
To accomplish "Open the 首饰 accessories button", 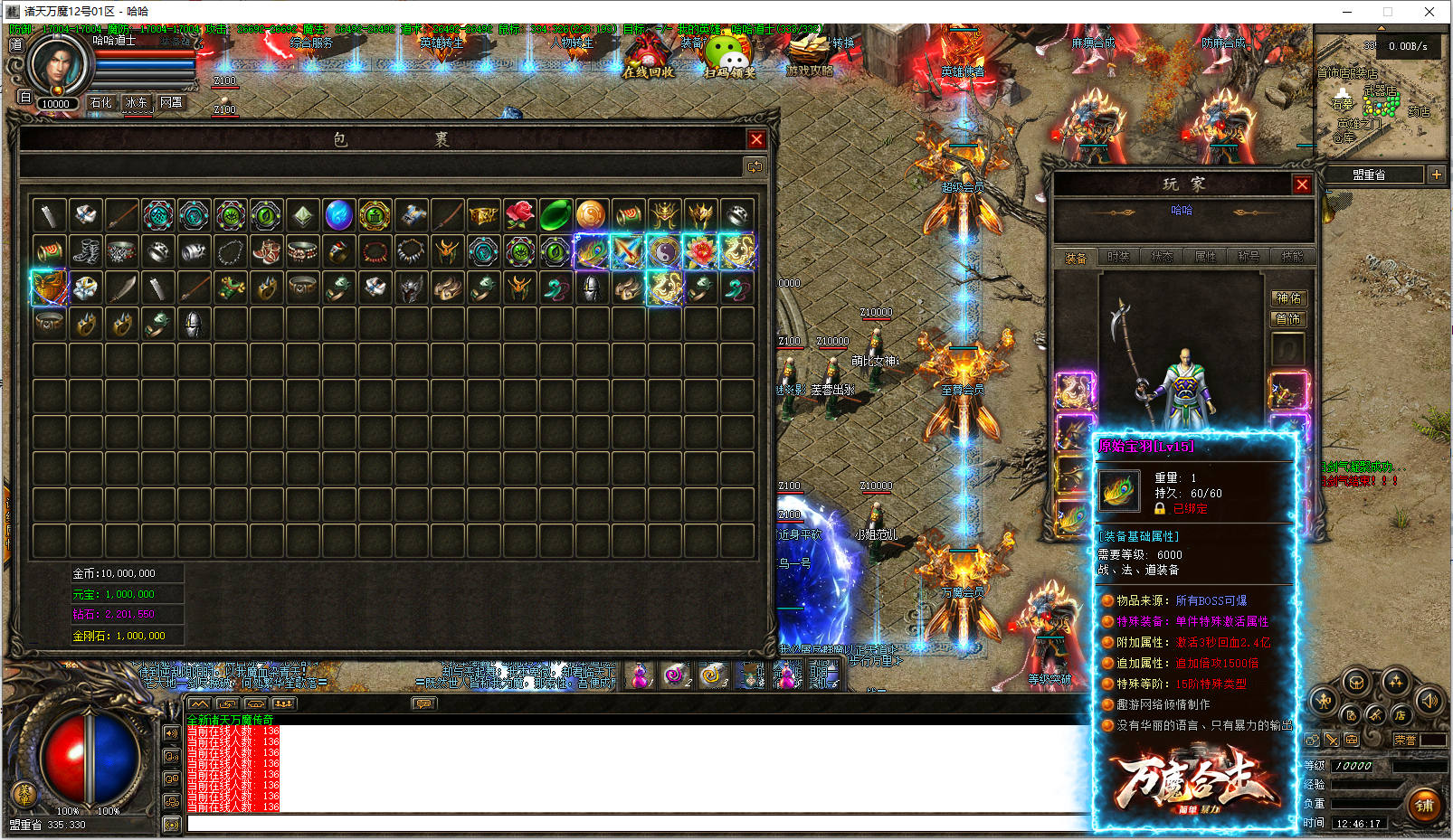I will pos(1288,319).
